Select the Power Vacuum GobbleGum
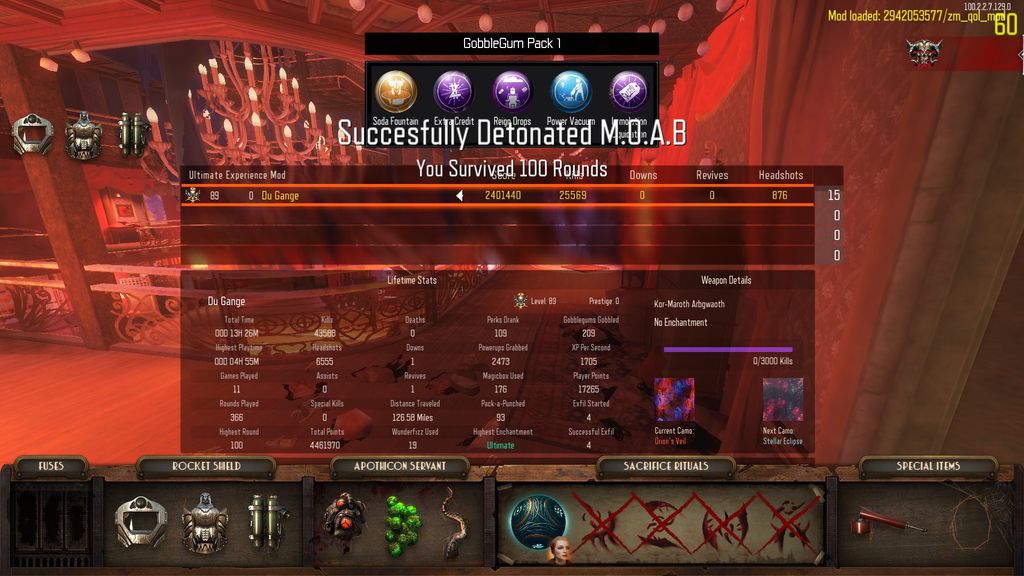The width and height of the screenshot is (1024, 576). (x=572, y=91)
